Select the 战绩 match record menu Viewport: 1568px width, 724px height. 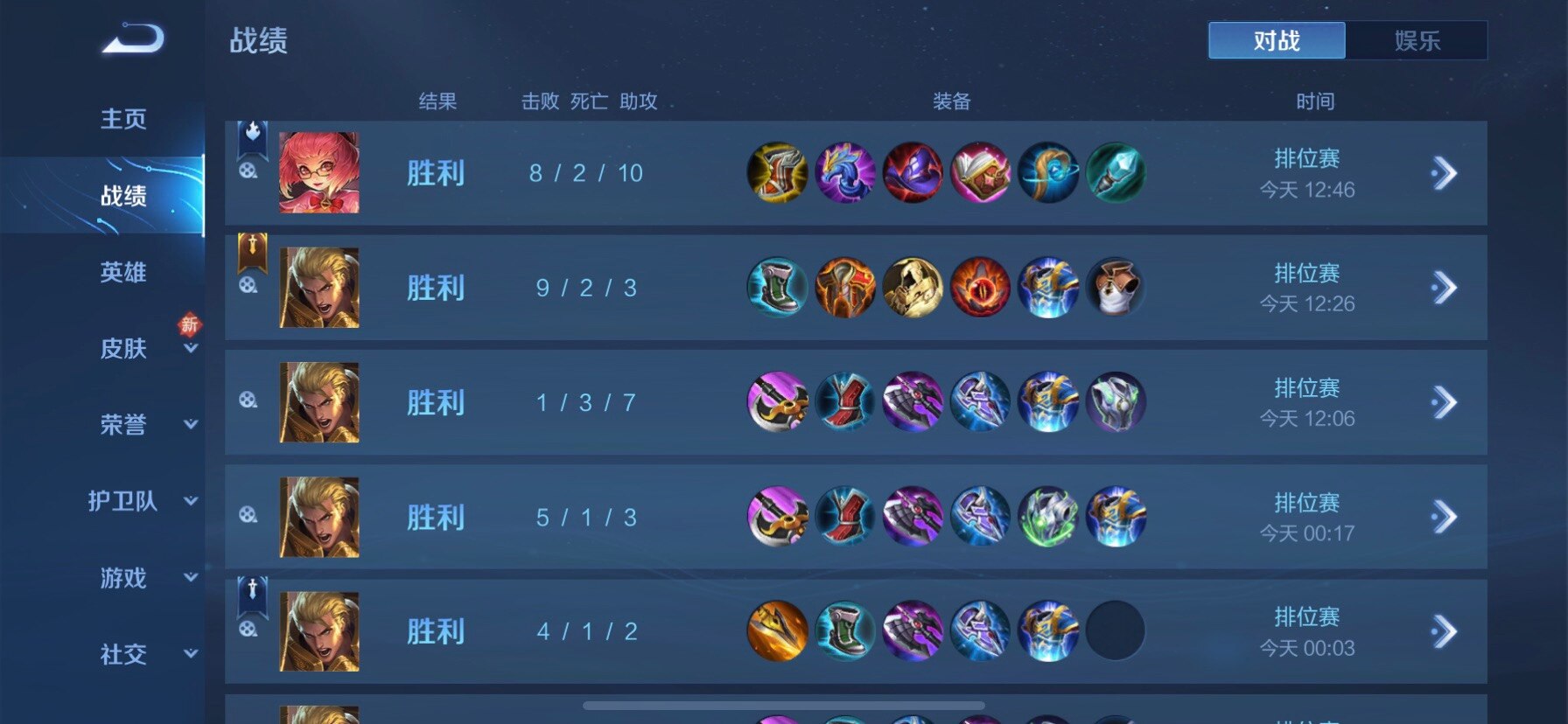(x=123, y=196)
